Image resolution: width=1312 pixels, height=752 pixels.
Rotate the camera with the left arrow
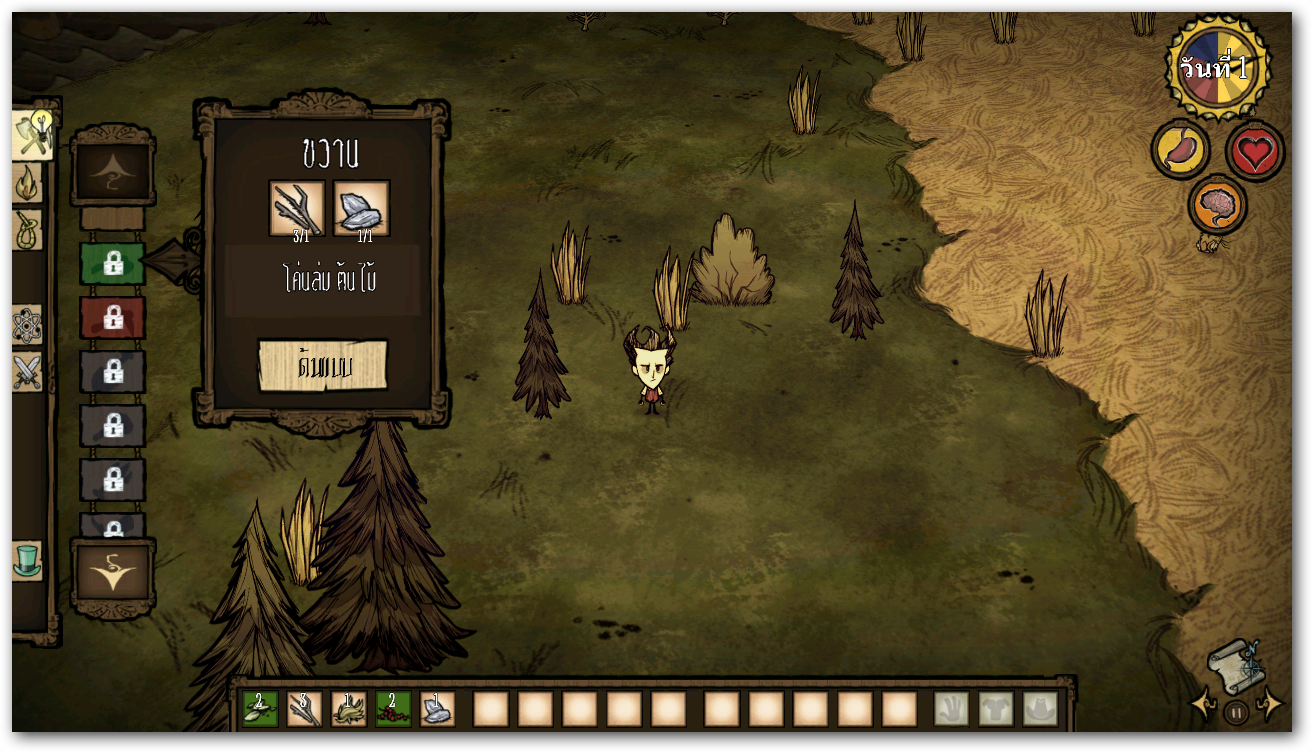click(x=1203, y=705)
